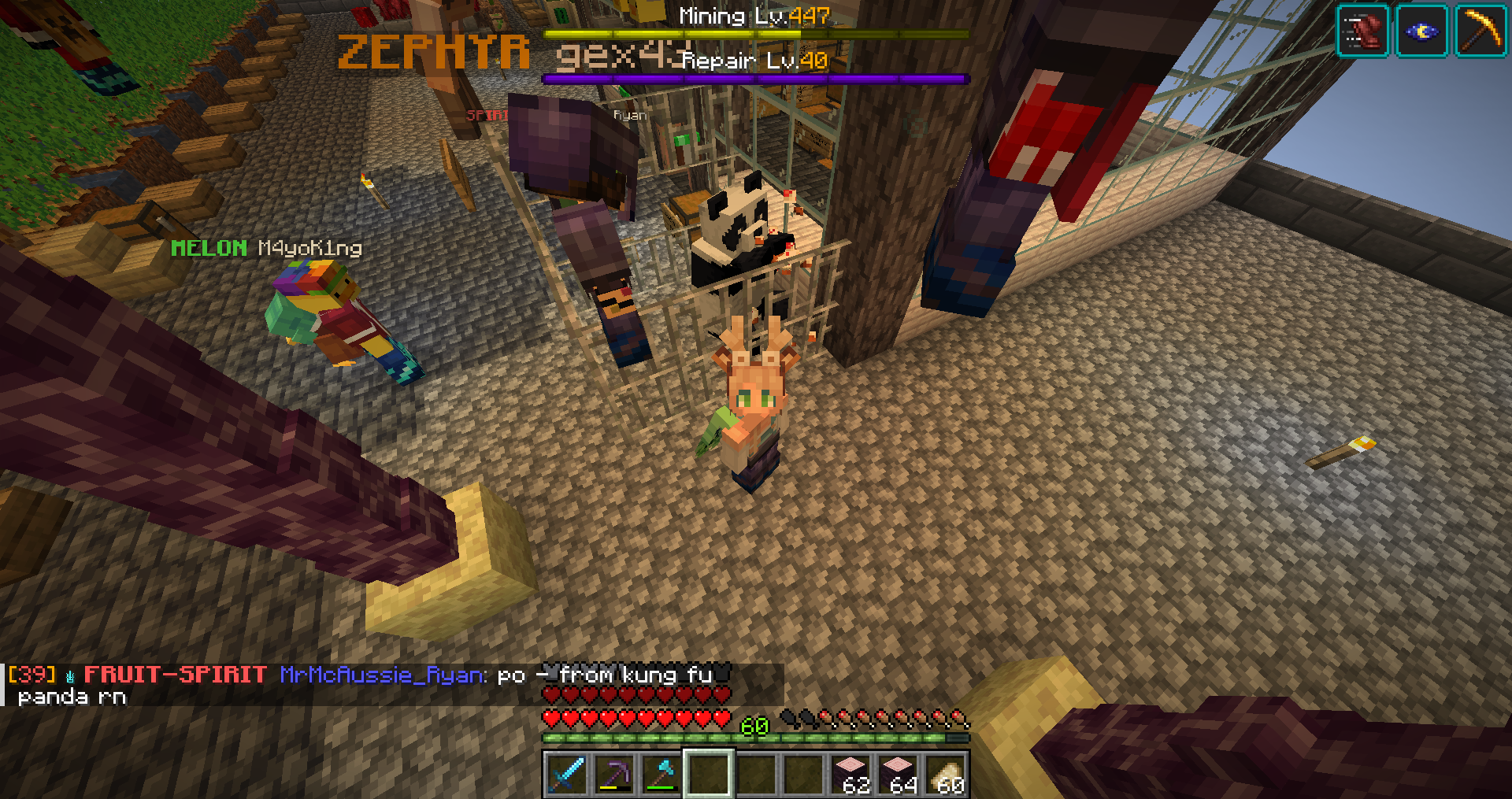The image size is (1512, 799).
Task: Pick the paper stack of 60
Action: pos(947,774)
